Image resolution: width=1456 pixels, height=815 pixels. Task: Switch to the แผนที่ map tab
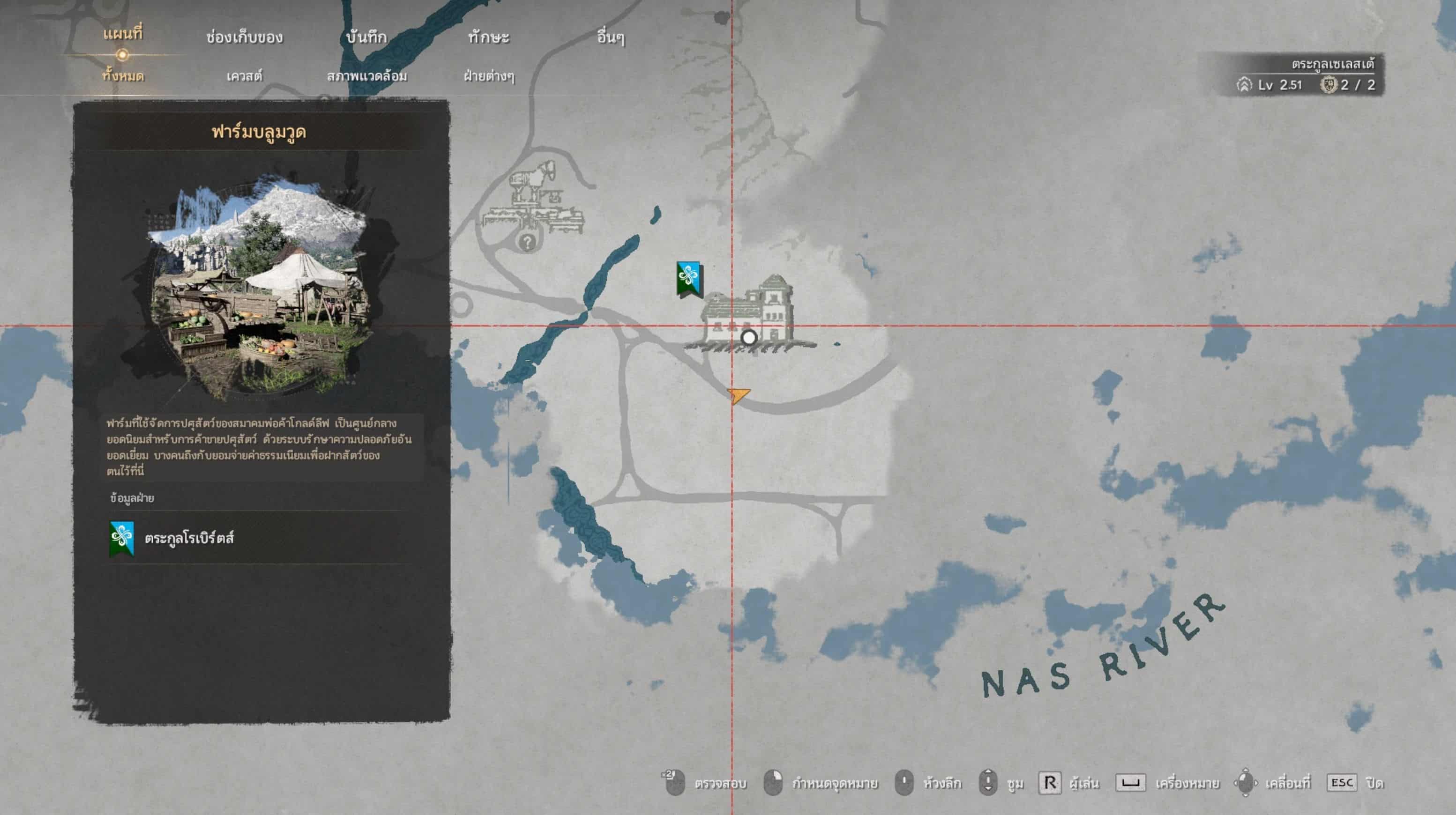[x=123, y=35]
